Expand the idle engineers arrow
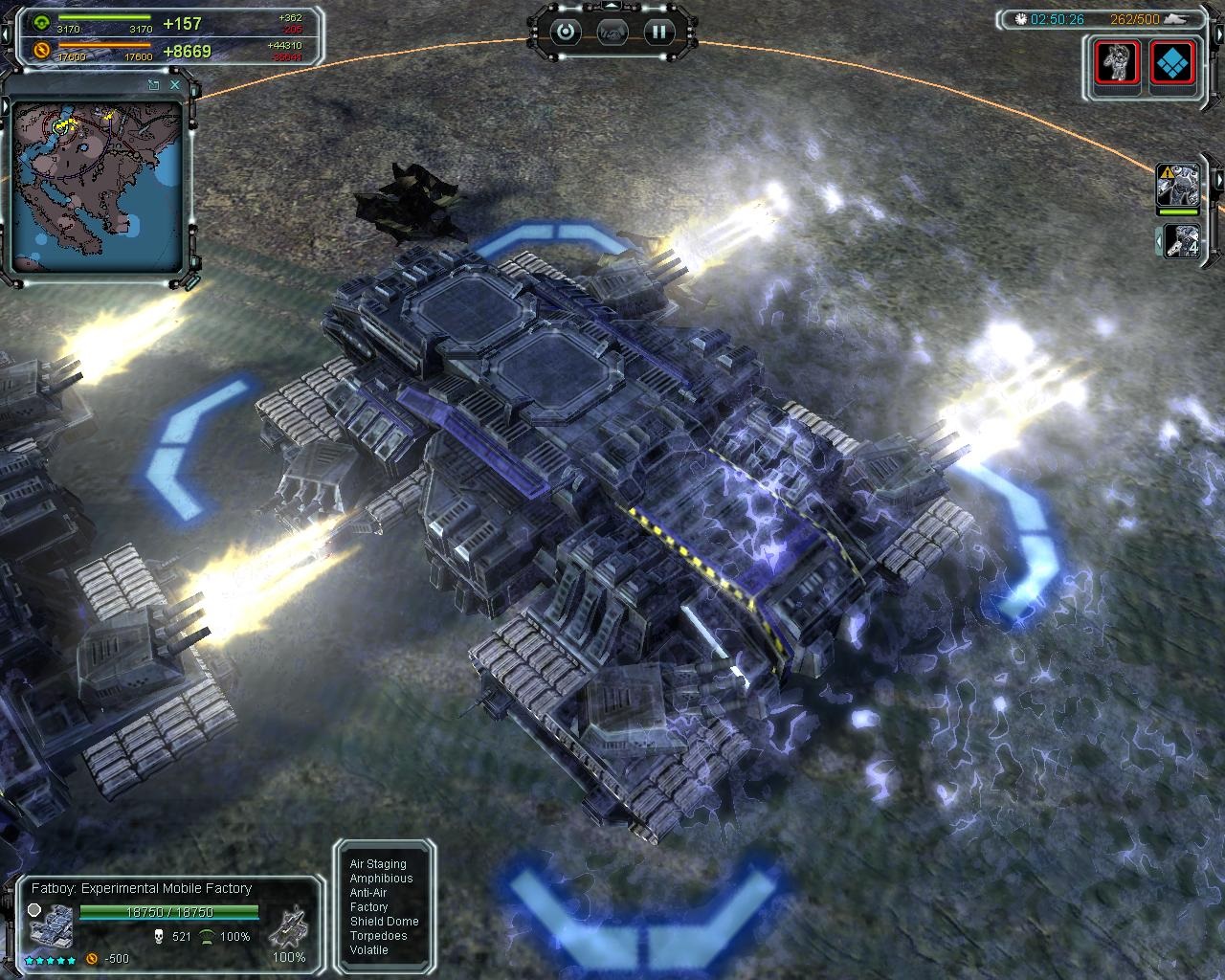This screenshot has height=980, width=1225. pyautogui.click(x=1160, y=242)
